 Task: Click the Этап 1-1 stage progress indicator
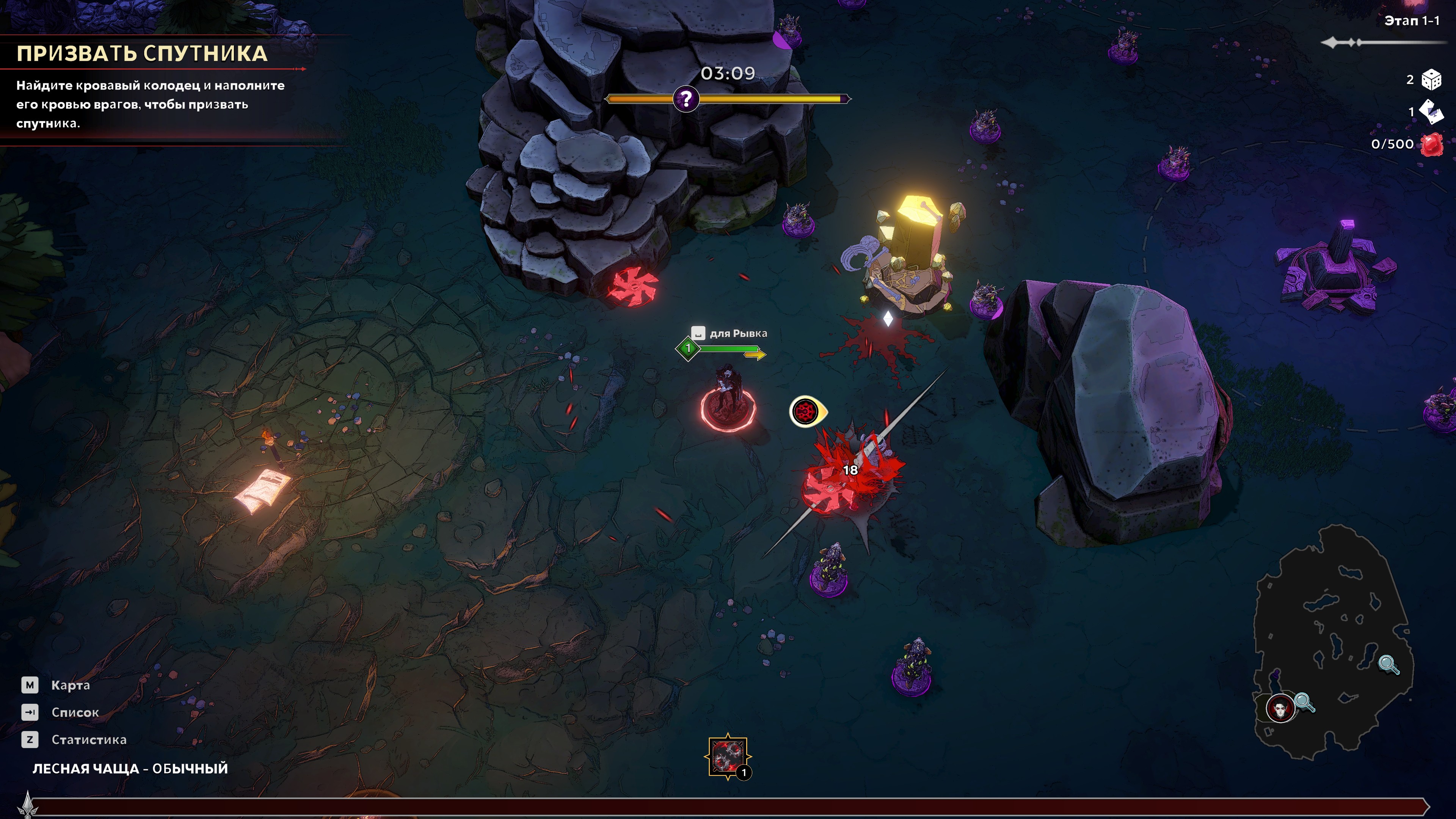1411,21
